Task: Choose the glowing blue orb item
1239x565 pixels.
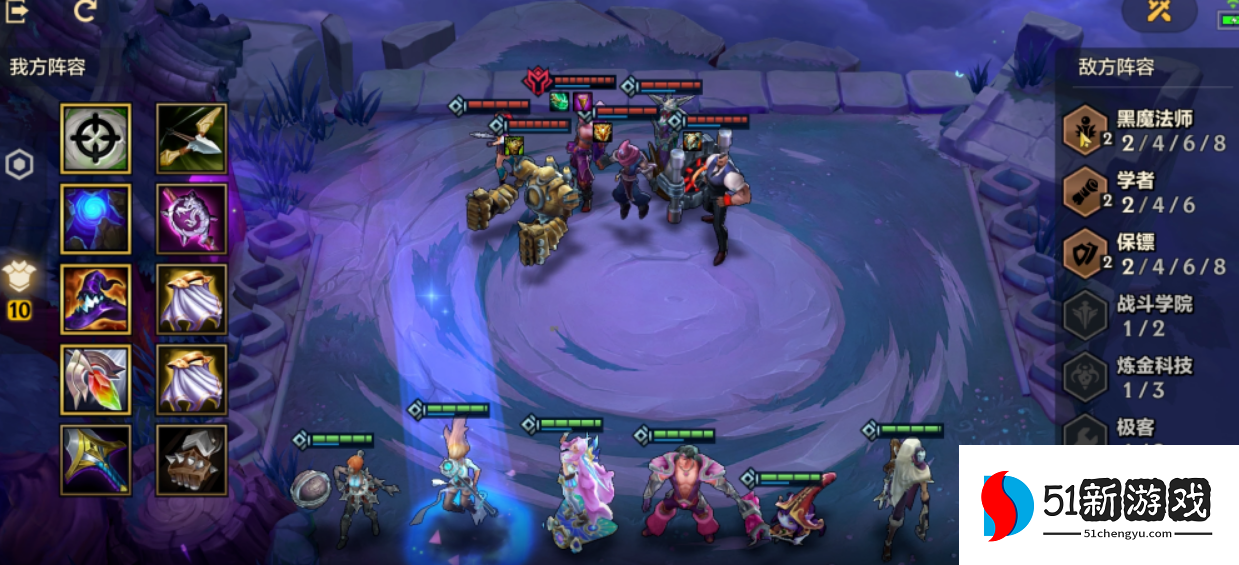Action: (95, 218)
